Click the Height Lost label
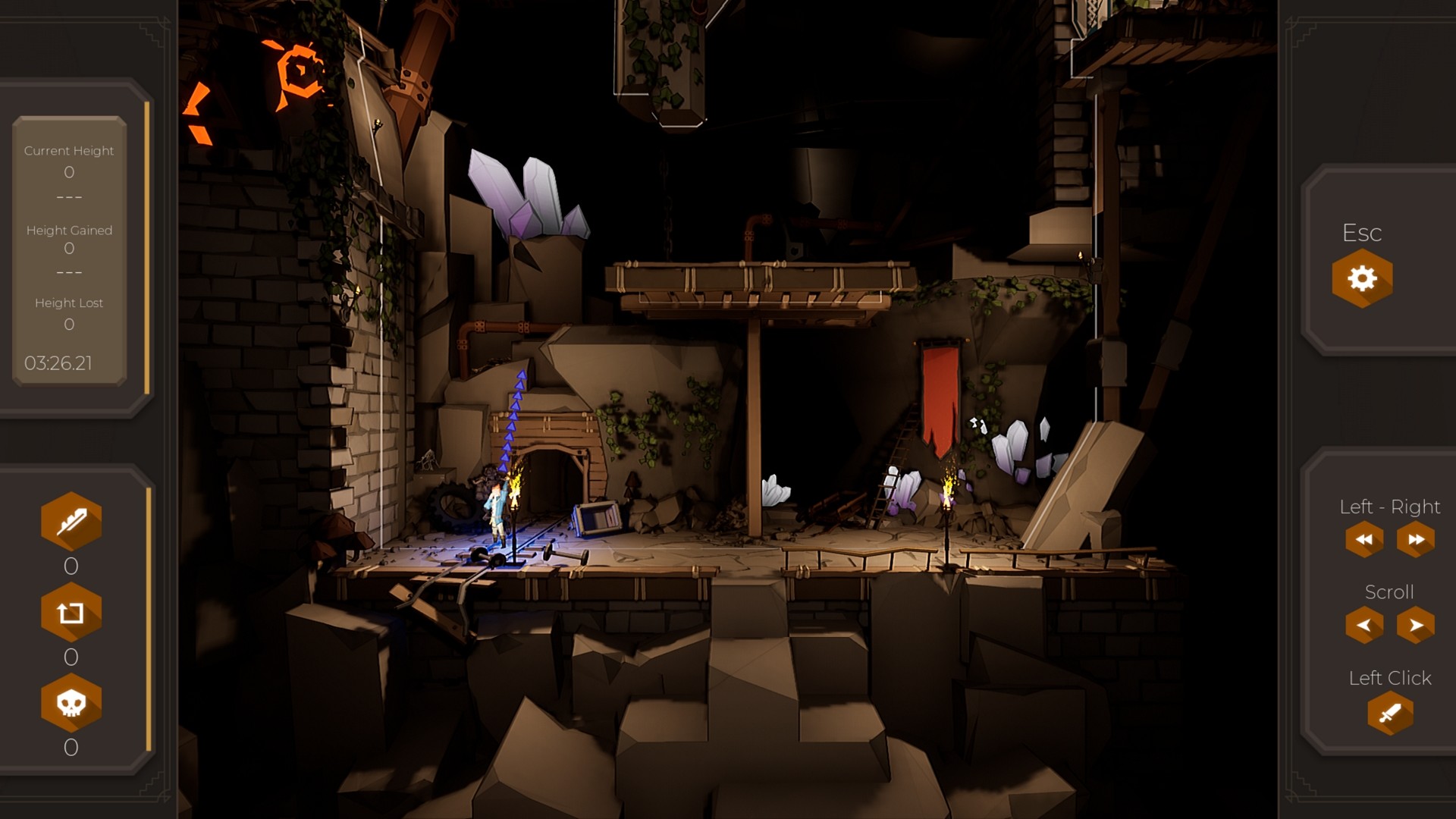The image size is (1456, 819). click(69, 302)
